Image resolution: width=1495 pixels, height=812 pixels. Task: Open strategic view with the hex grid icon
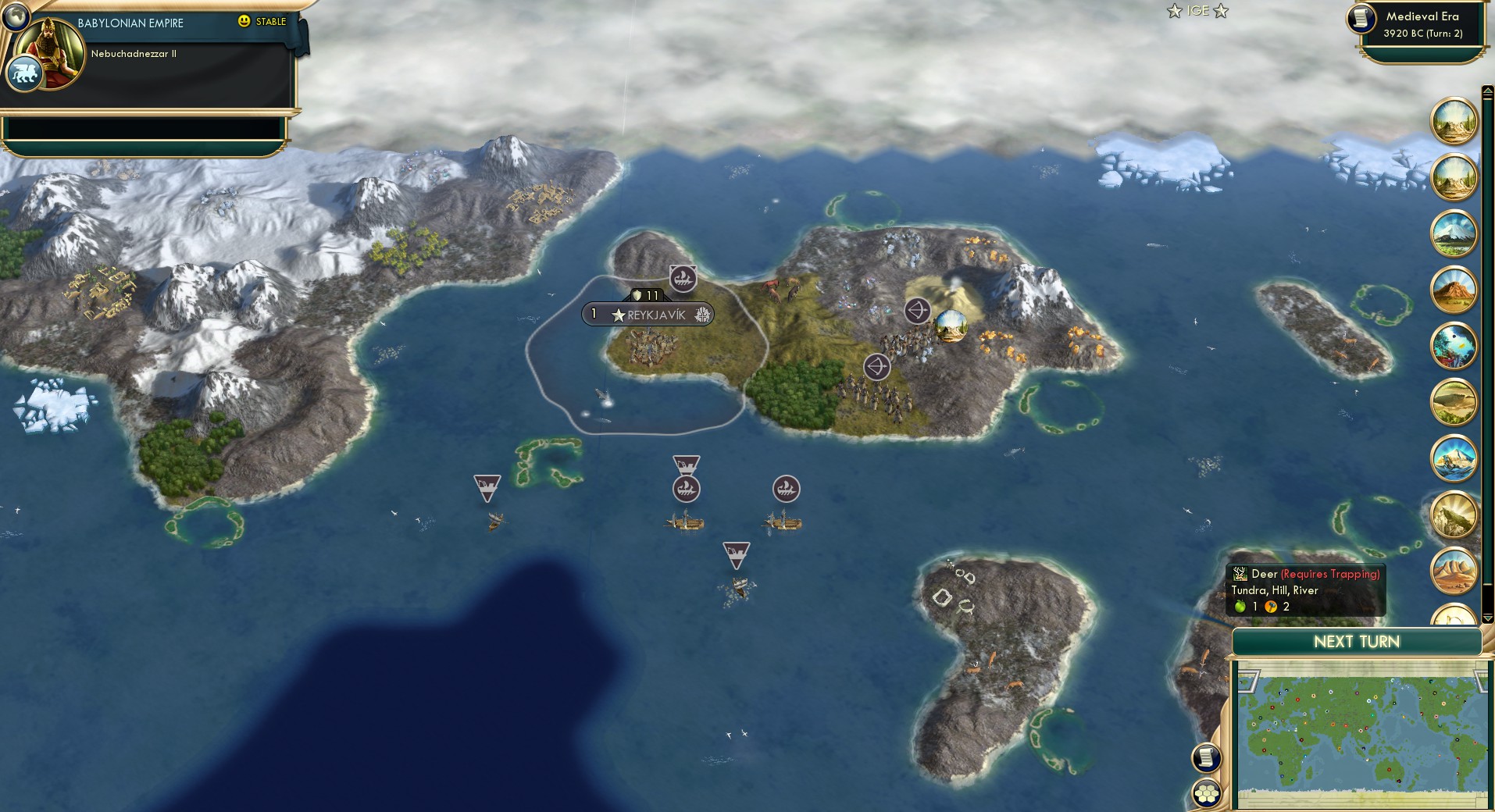[1208, 790]
